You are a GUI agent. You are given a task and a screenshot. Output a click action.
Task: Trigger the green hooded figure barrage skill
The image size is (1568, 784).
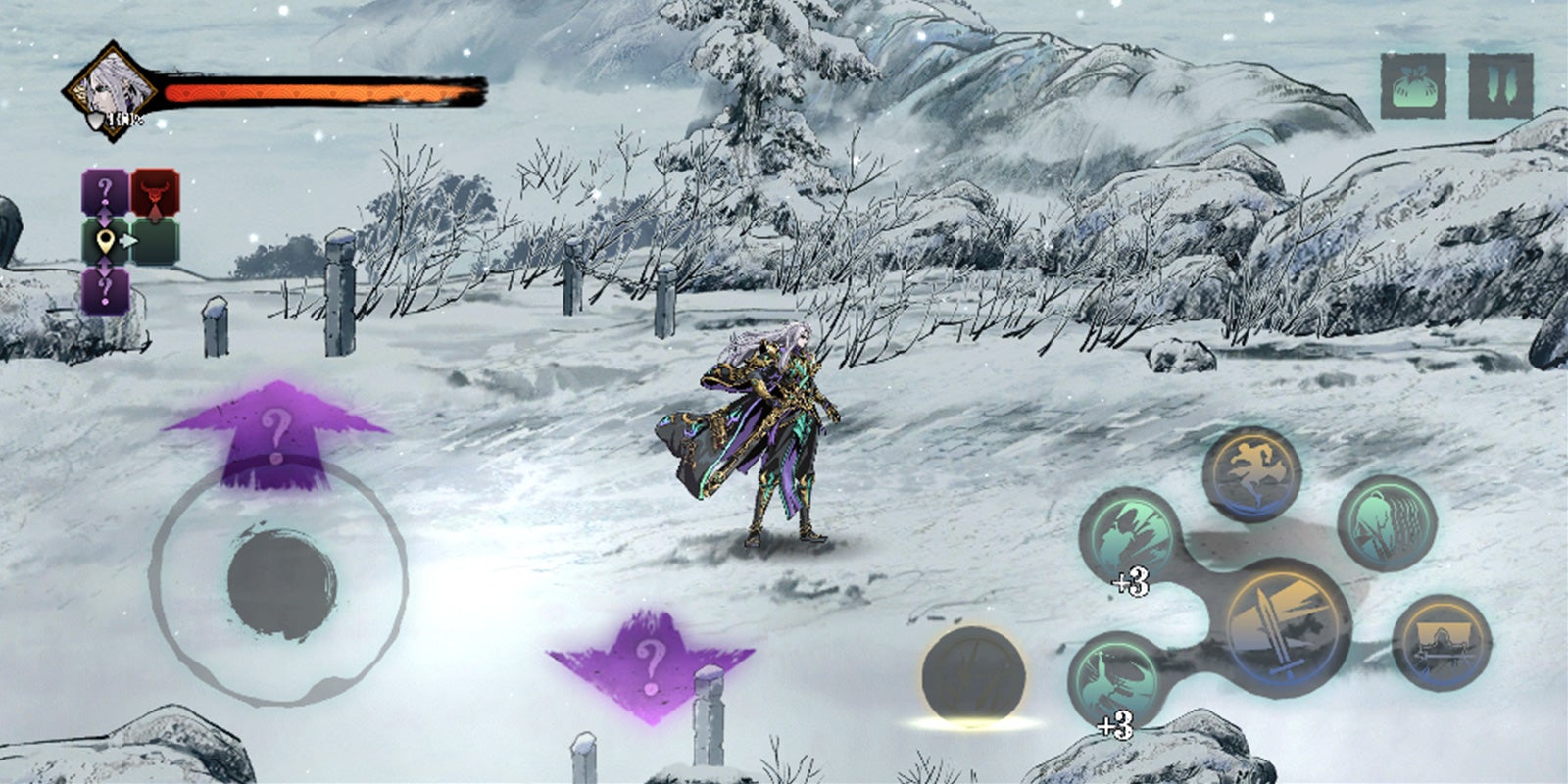[x=1386, y=522]
